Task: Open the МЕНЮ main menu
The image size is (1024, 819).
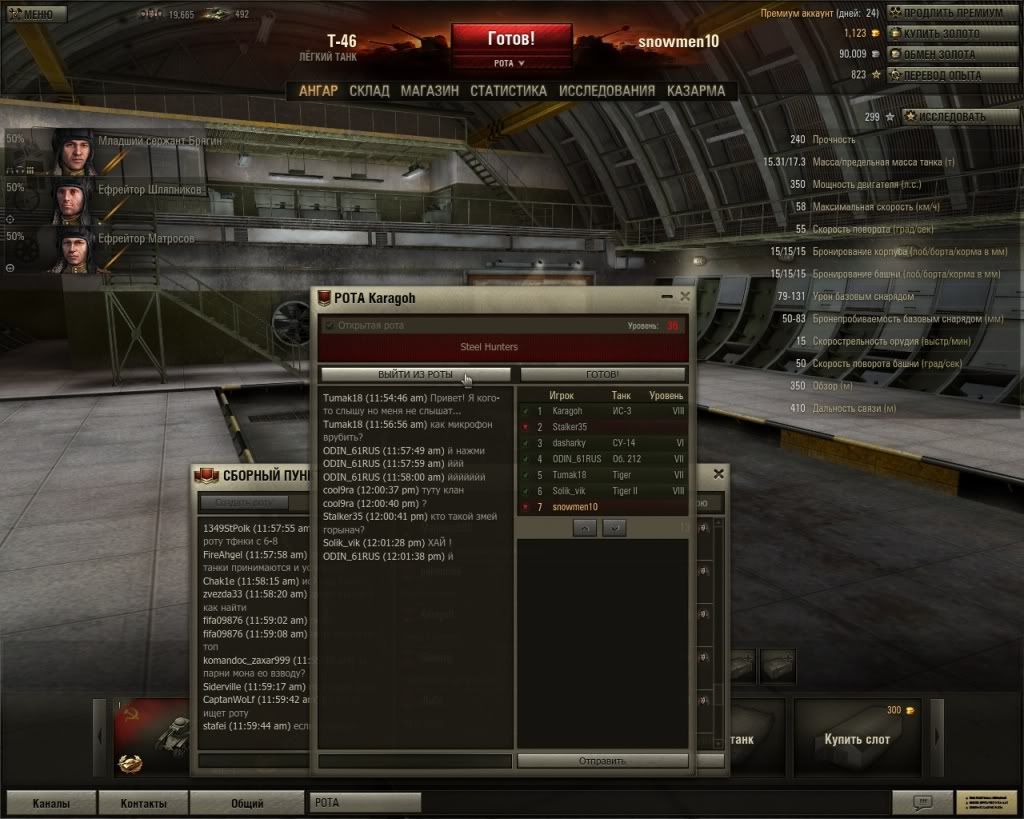Action: 36,14
